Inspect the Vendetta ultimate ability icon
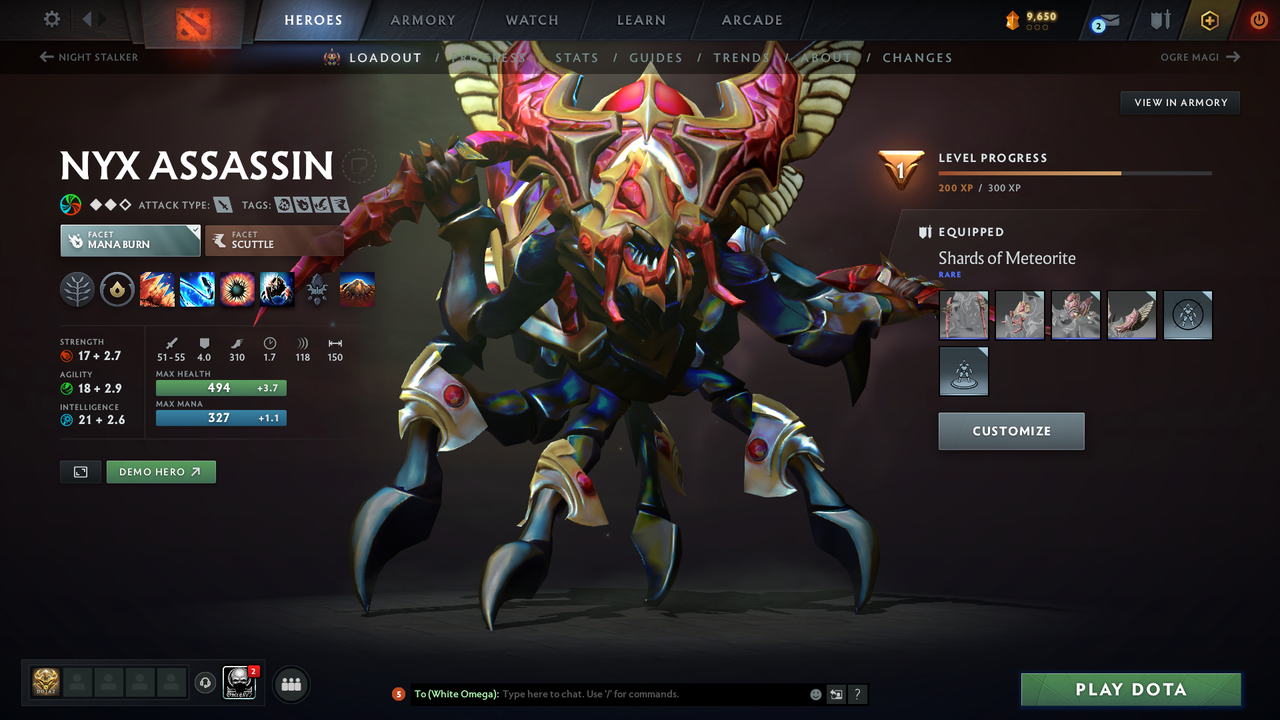This screenshot has width=1280, height=720. 277,289
